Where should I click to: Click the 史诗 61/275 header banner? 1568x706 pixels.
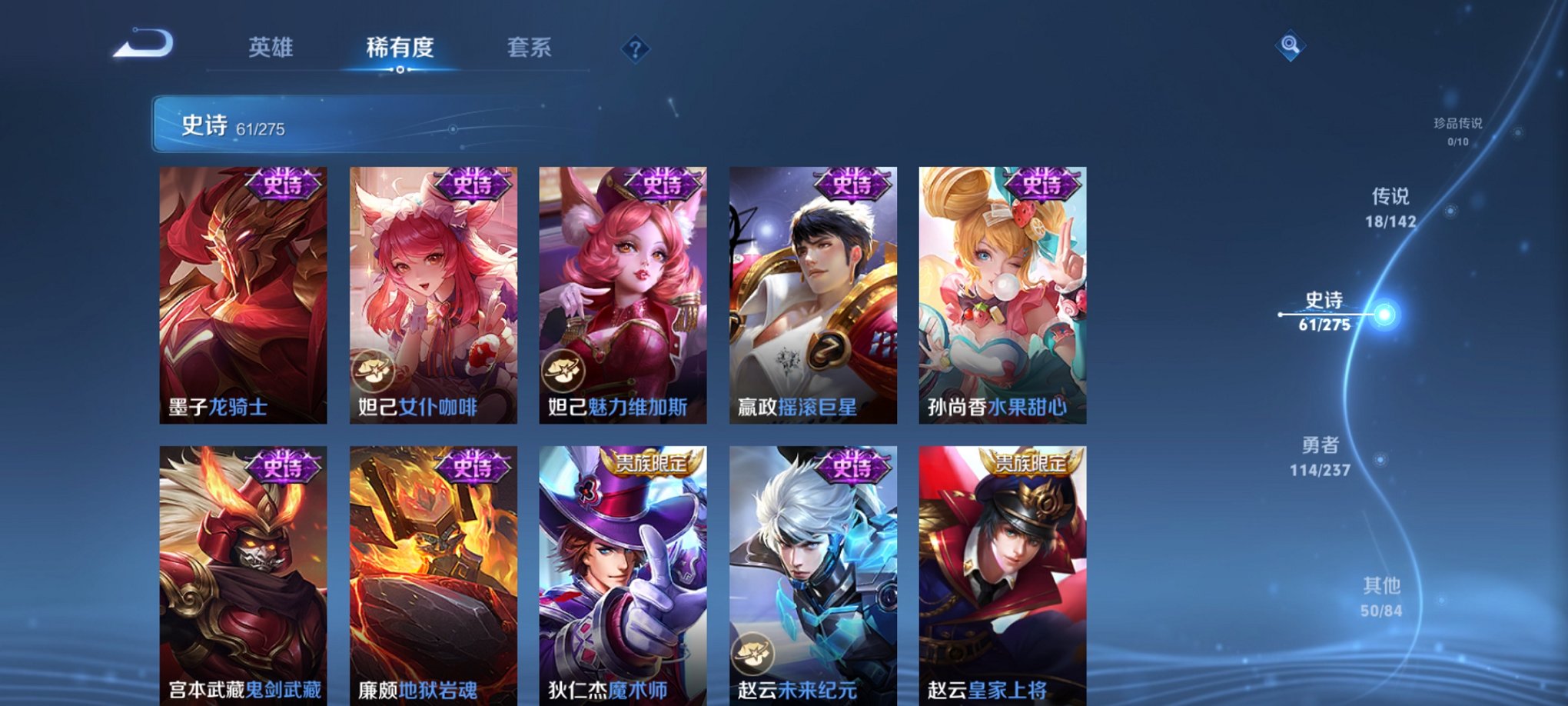[307, 126]
